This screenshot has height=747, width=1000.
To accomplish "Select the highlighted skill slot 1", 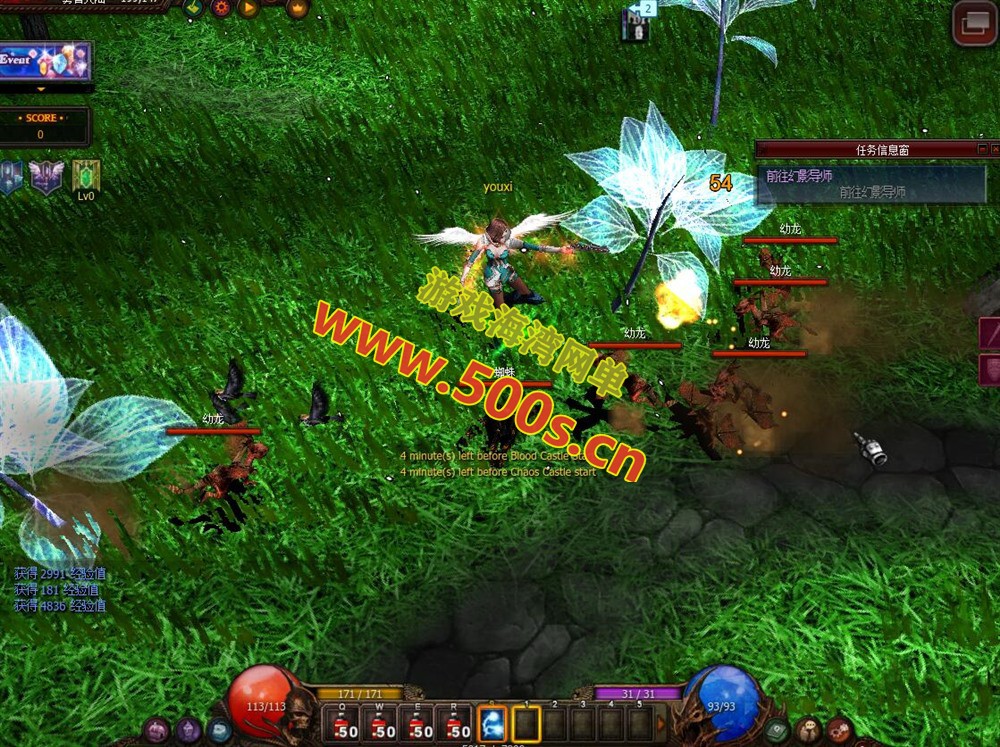I will coord(527,724).
